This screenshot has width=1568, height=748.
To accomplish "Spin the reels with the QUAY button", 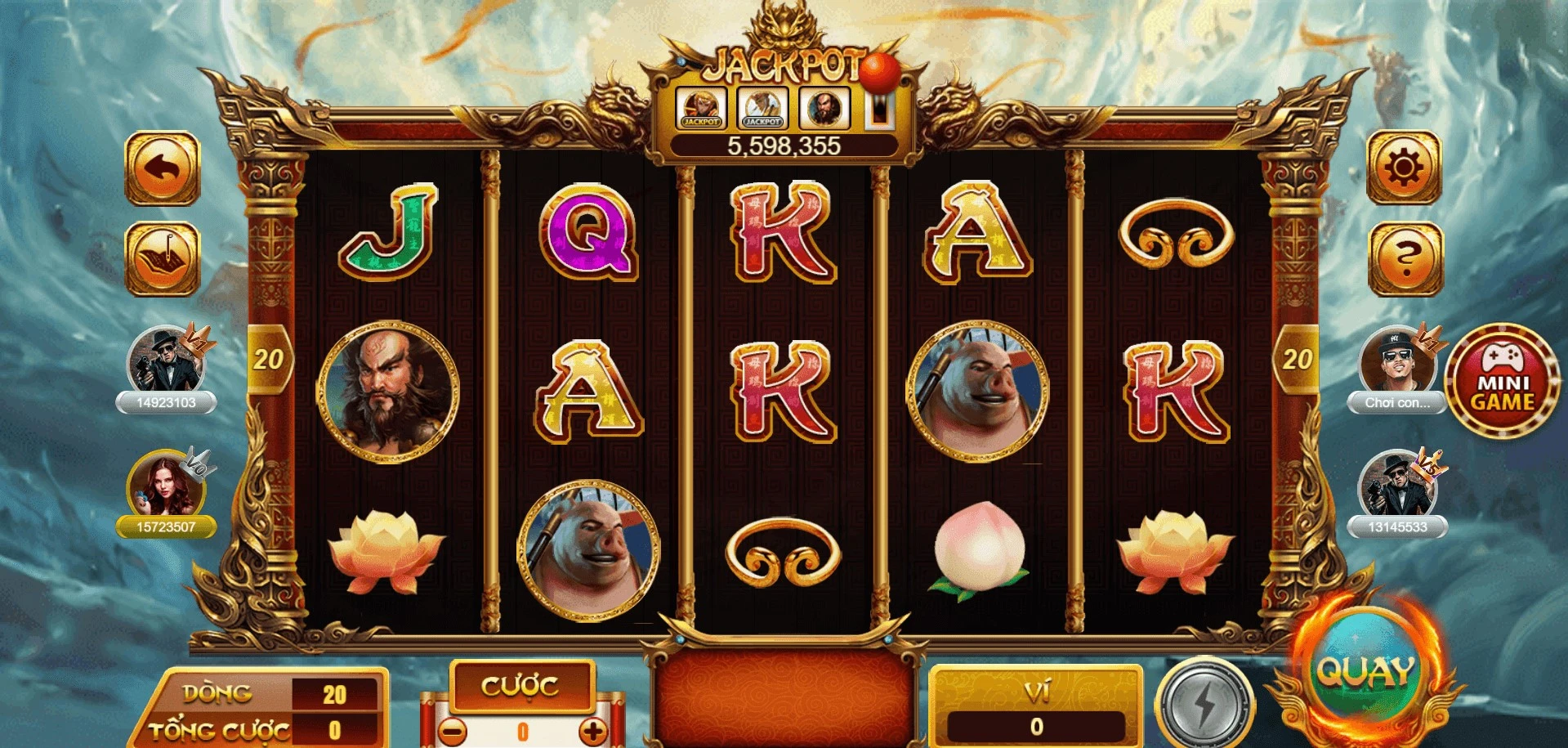I will tap(1364, 674).
